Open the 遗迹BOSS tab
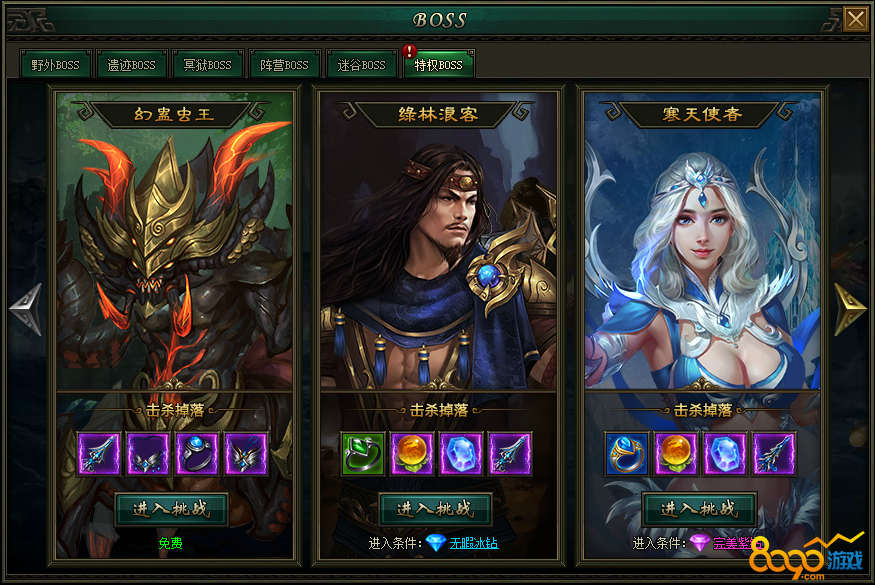 [131, 65]
